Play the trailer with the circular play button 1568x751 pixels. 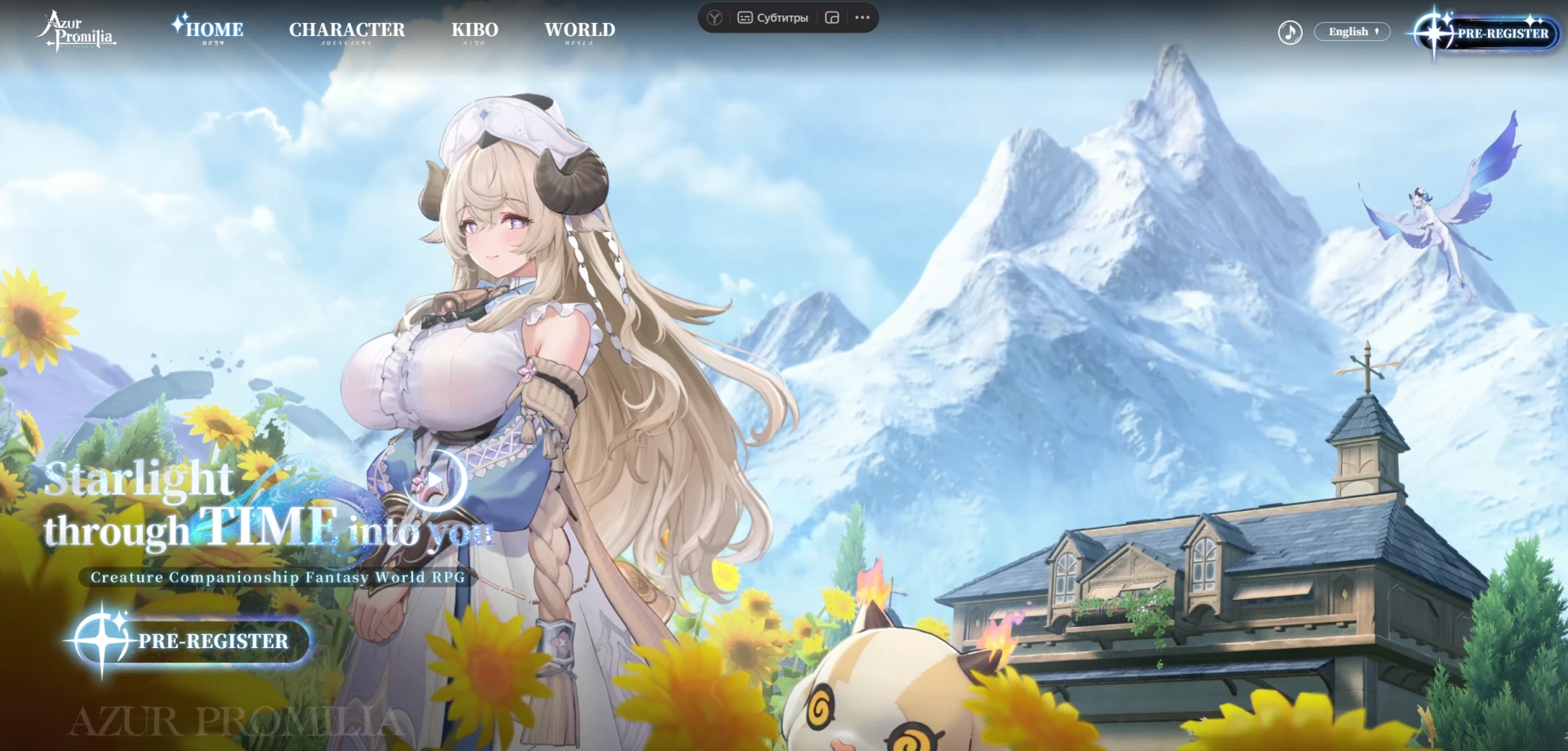coord(434,480)
